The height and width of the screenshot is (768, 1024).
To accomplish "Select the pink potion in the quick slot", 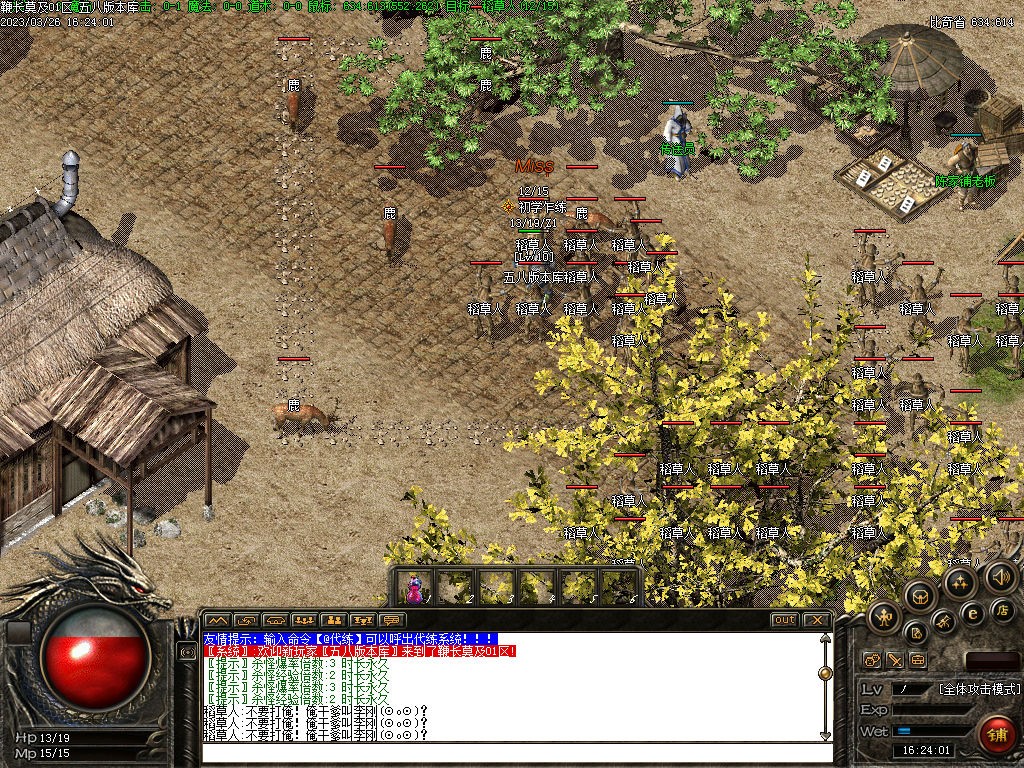I will (x=415, y=587).
